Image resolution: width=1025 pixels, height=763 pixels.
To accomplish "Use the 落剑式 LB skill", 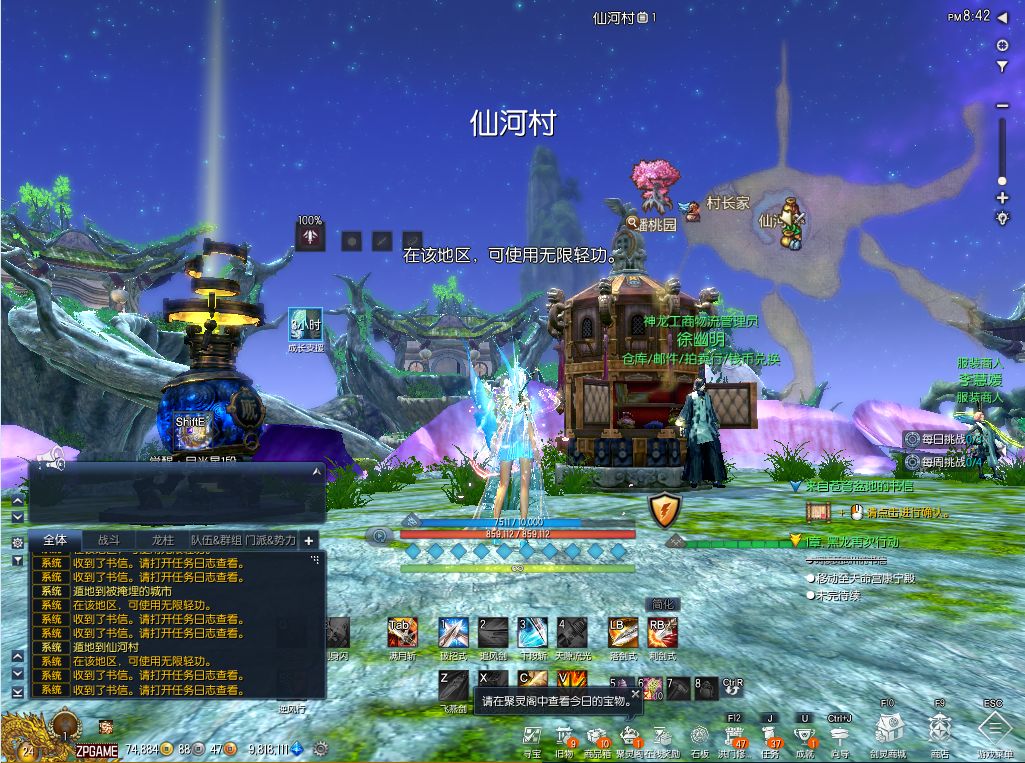I will (x=623, y=633).
